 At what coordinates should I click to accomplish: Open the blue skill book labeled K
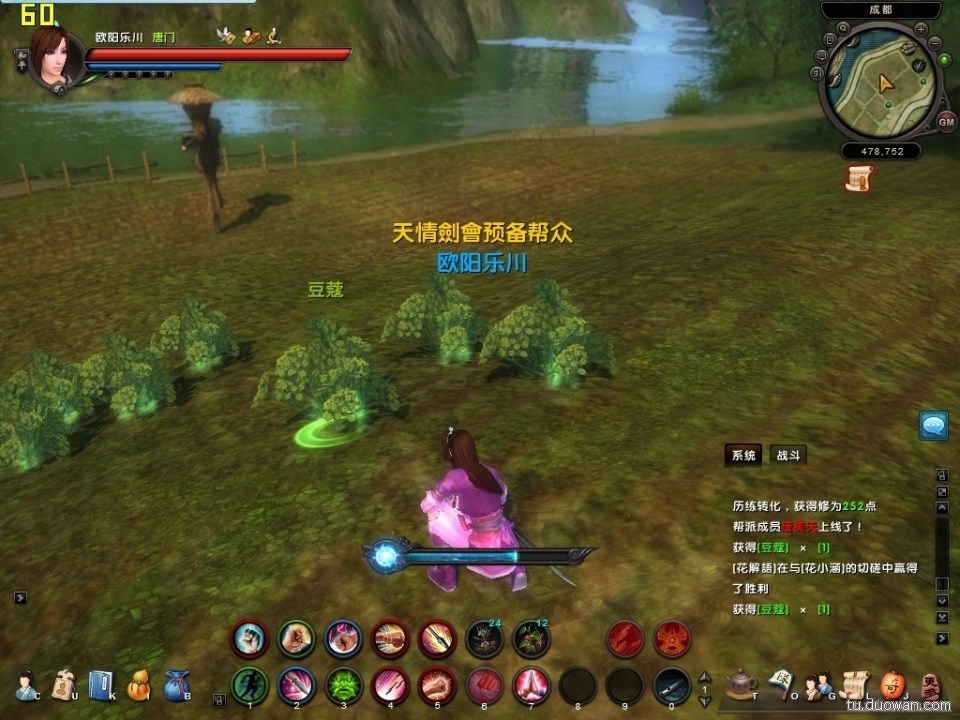point(100,684)
